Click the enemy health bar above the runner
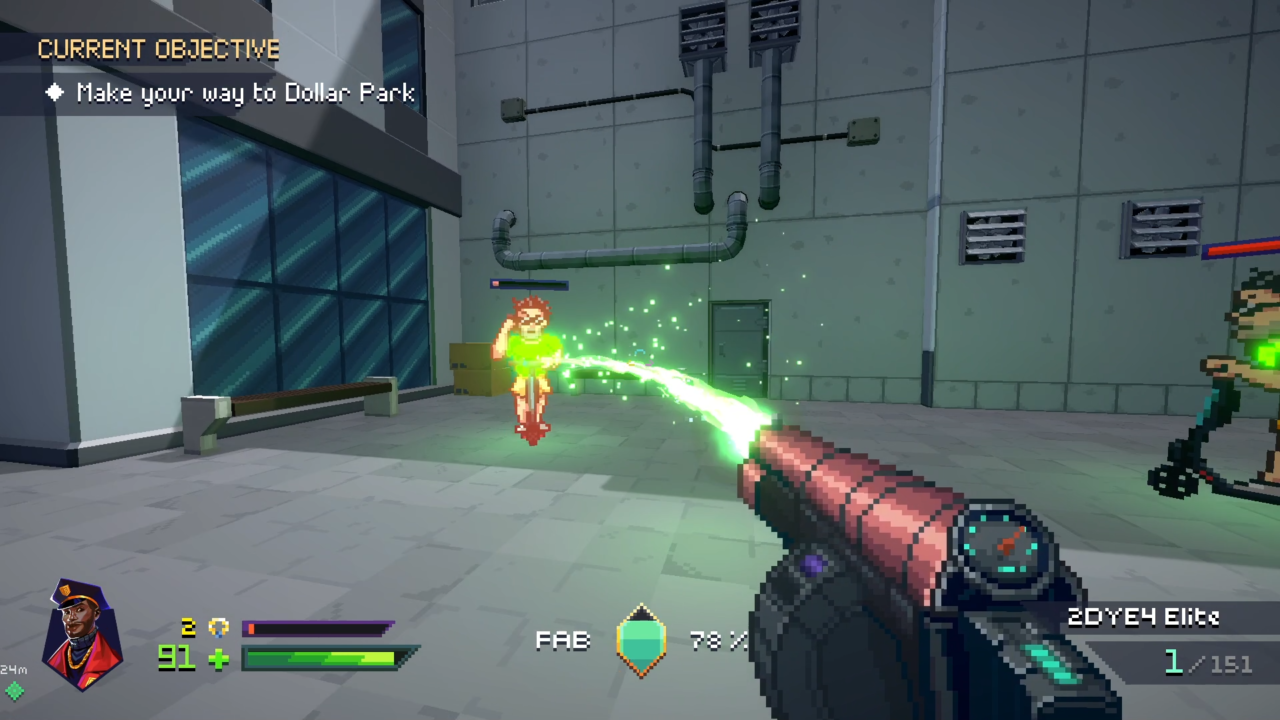Viewport: 1280px width, 720px height. (x=528, y=284)
